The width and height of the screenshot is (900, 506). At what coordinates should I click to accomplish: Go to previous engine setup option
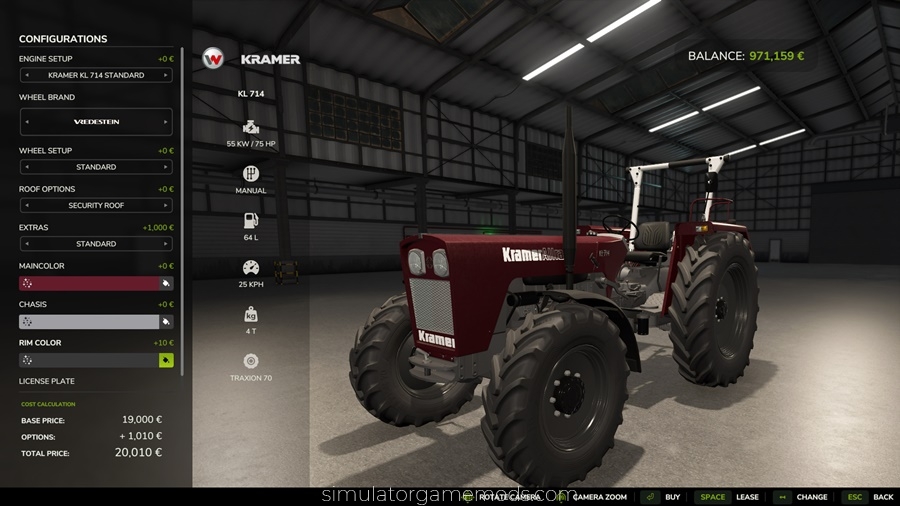tap(26, 75)
